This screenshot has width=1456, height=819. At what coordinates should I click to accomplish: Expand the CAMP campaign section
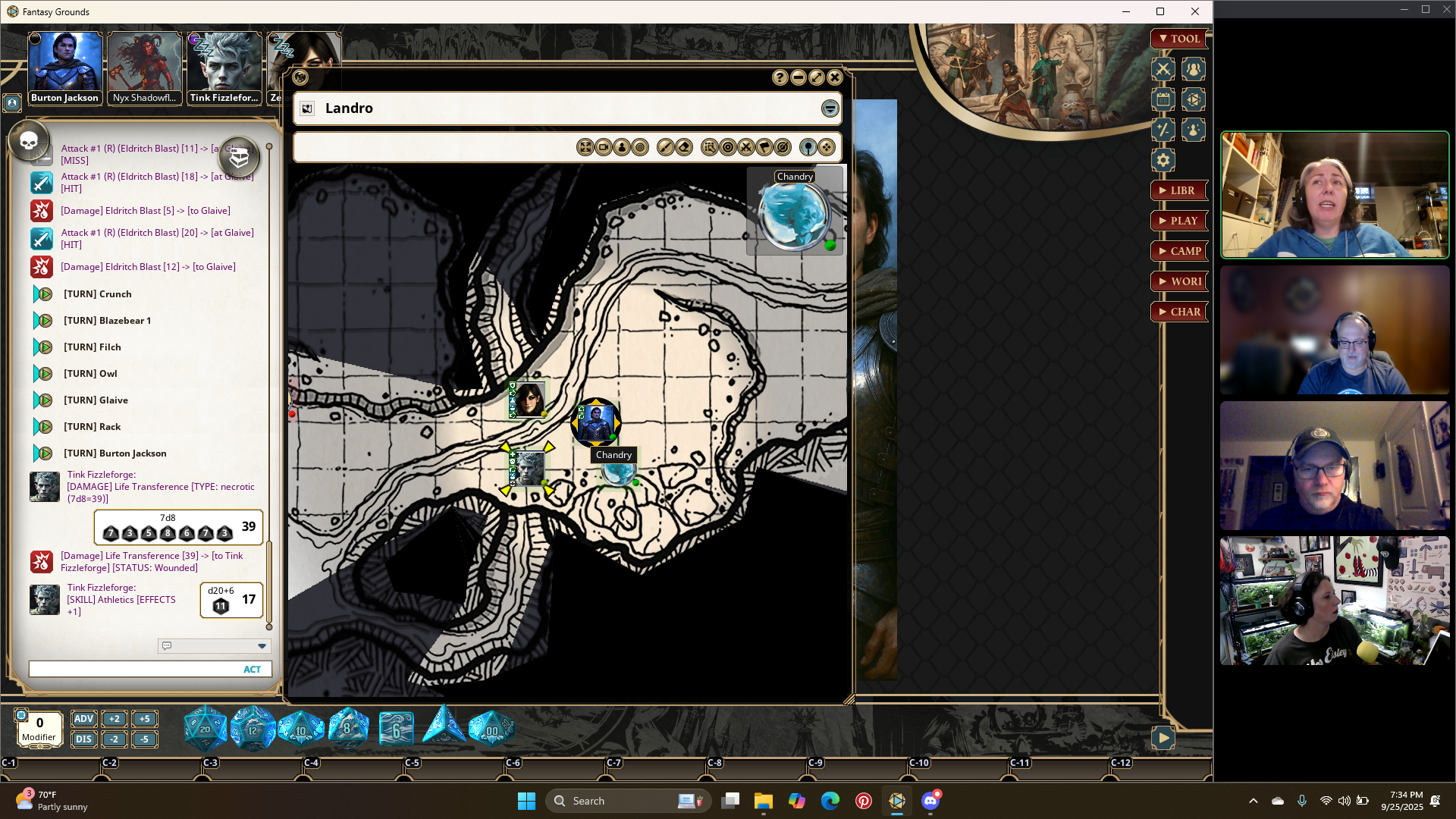tap(1179, 251)
